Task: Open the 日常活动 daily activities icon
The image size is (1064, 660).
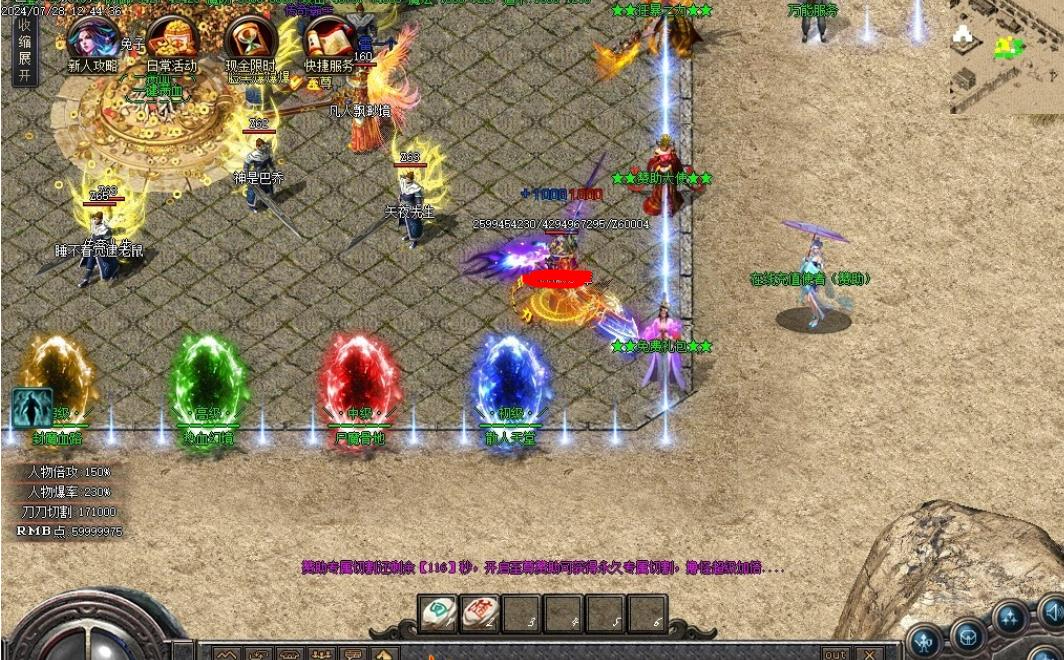Action: coord(171,42)
